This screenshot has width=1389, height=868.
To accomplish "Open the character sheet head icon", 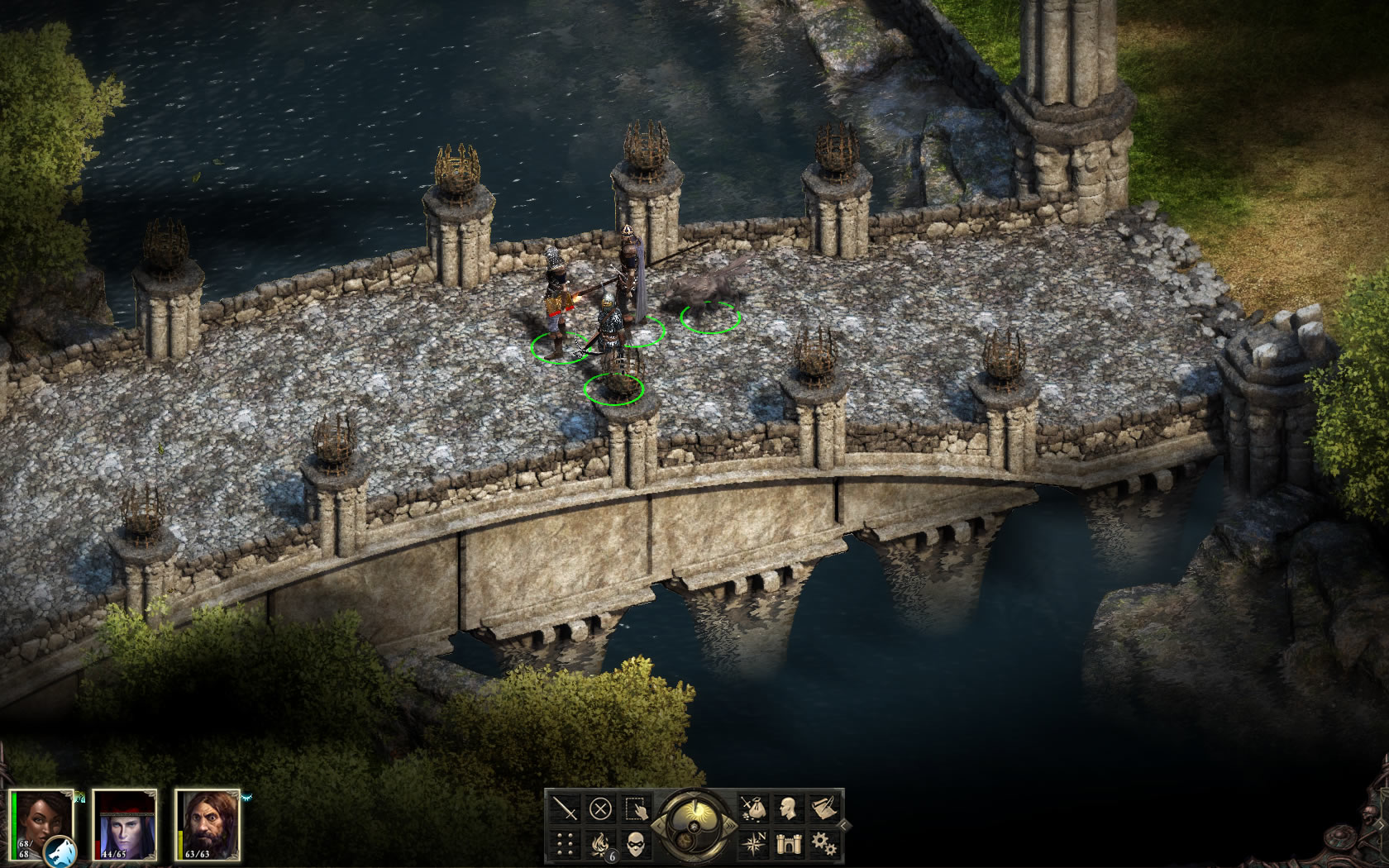I will coord(788,808).
